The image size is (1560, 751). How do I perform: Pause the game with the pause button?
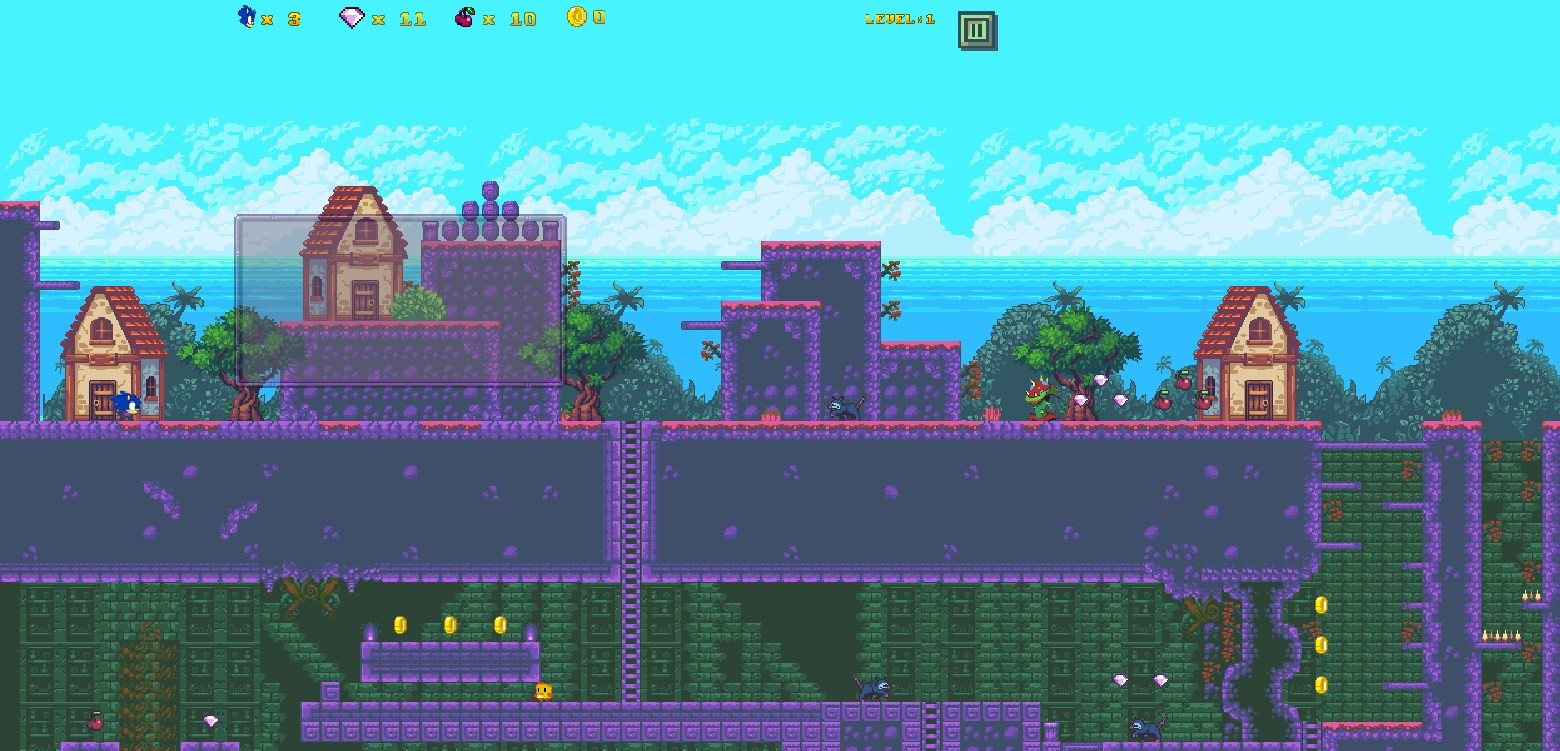(x=976, y=30)
